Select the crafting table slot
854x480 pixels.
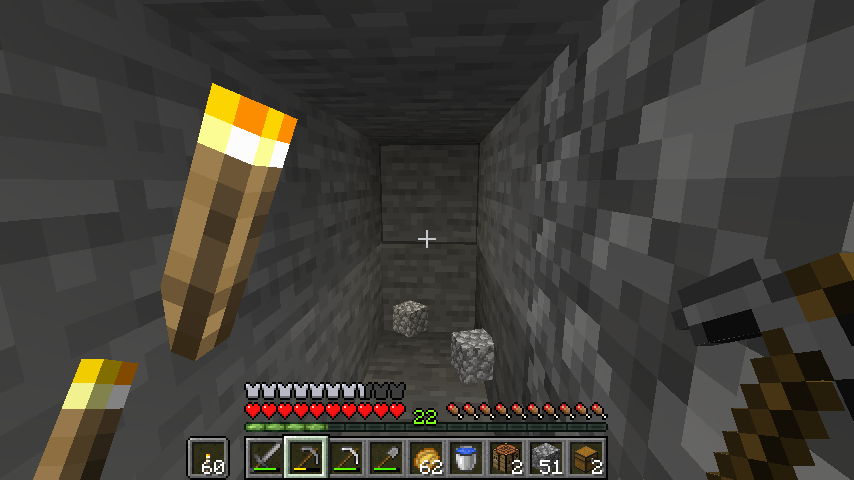506,458
